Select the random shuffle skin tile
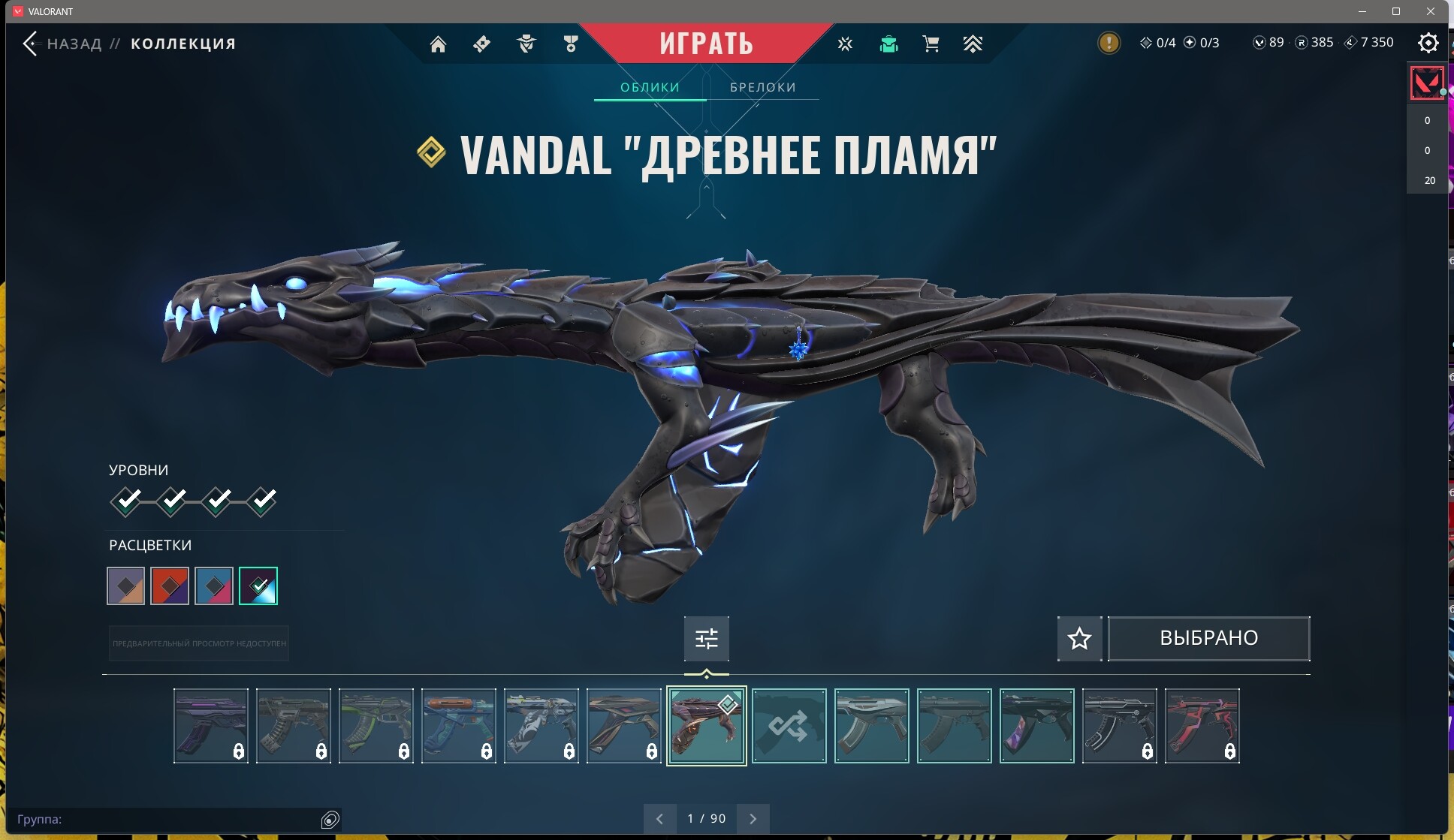The height and width of the screenshot is (840, 1454). tap(789, 726)
